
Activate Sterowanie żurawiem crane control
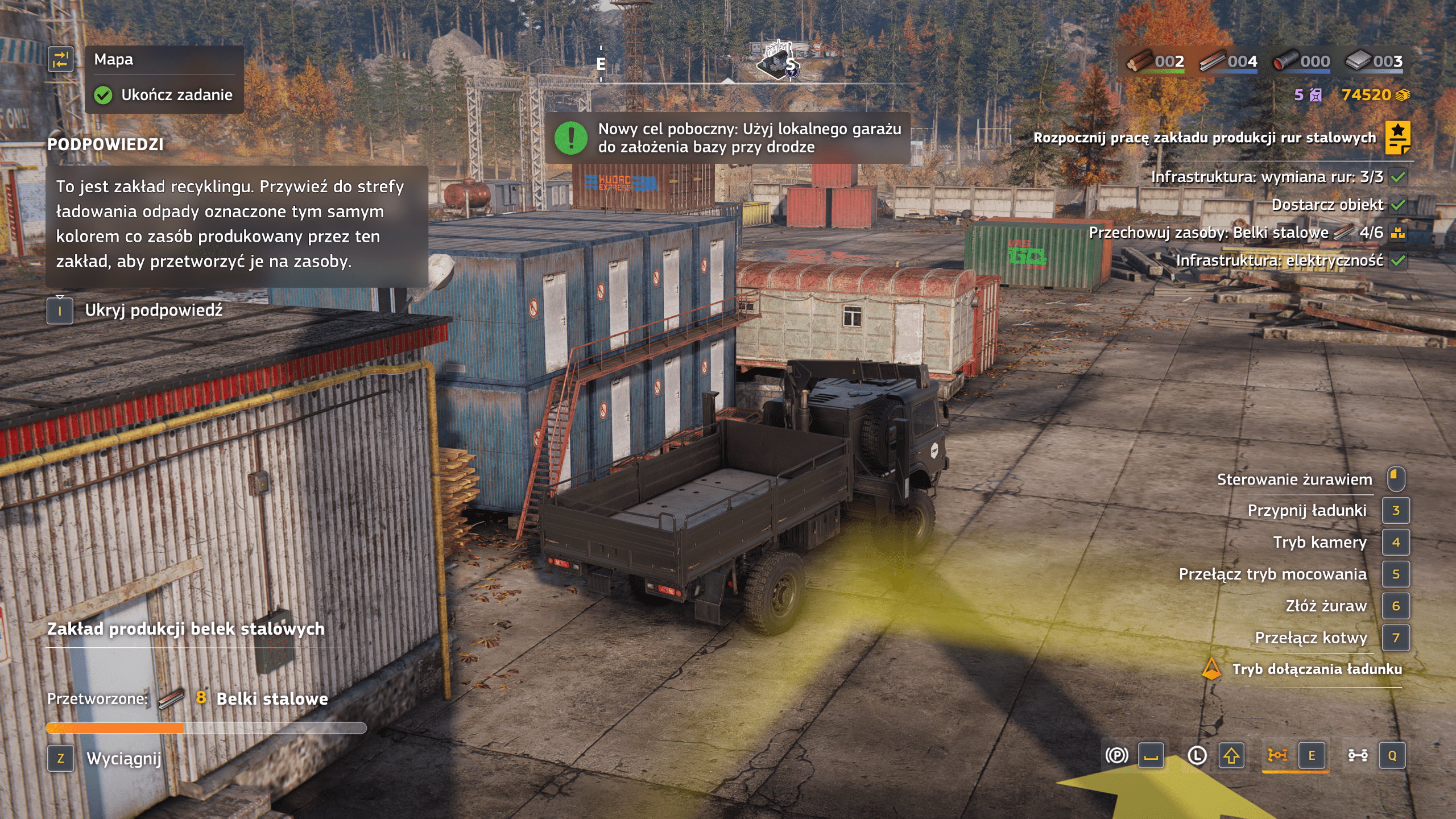[1294, 479]
